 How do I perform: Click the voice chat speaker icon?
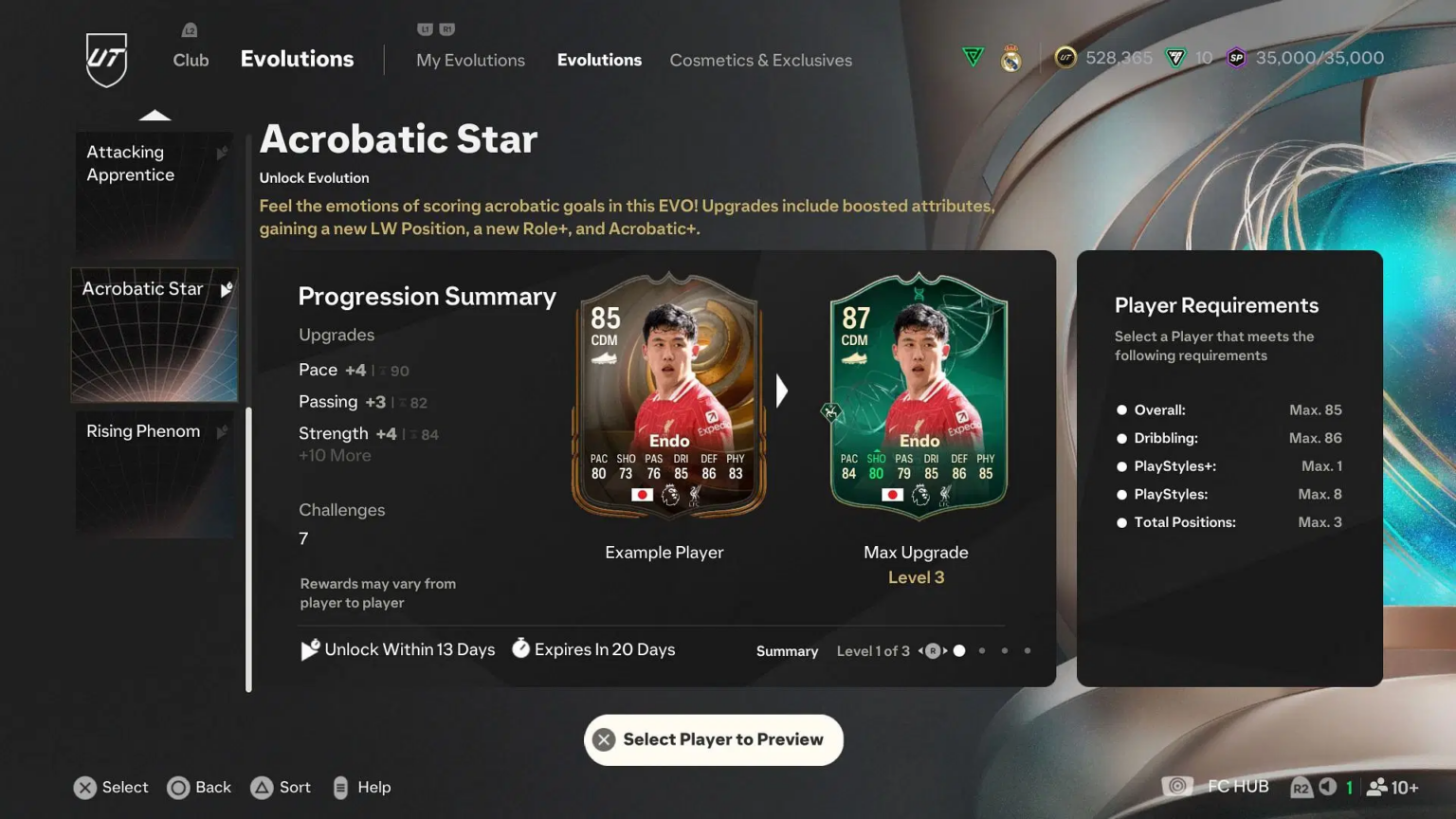1326,787
